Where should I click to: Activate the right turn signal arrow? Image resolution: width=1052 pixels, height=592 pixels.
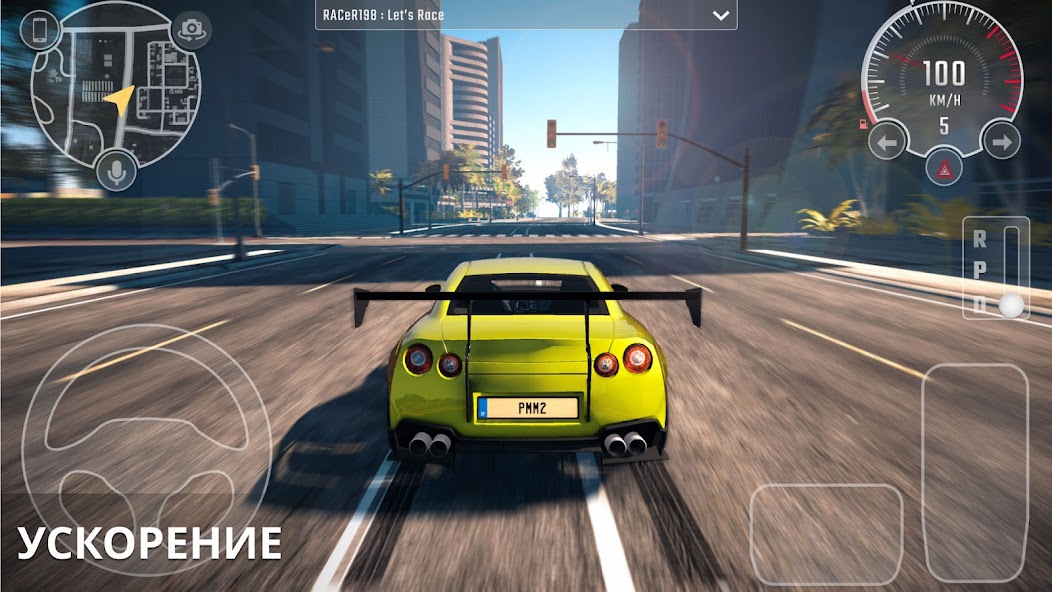(1000, 142)
